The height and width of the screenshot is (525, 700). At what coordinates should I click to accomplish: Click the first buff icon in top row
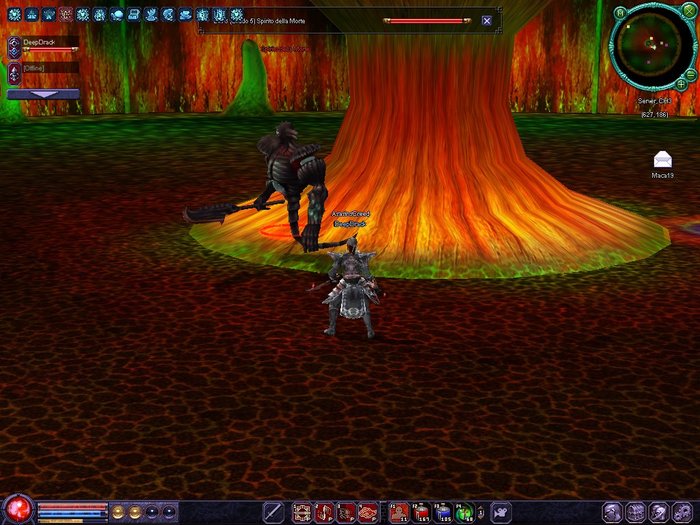coord(14,15)
